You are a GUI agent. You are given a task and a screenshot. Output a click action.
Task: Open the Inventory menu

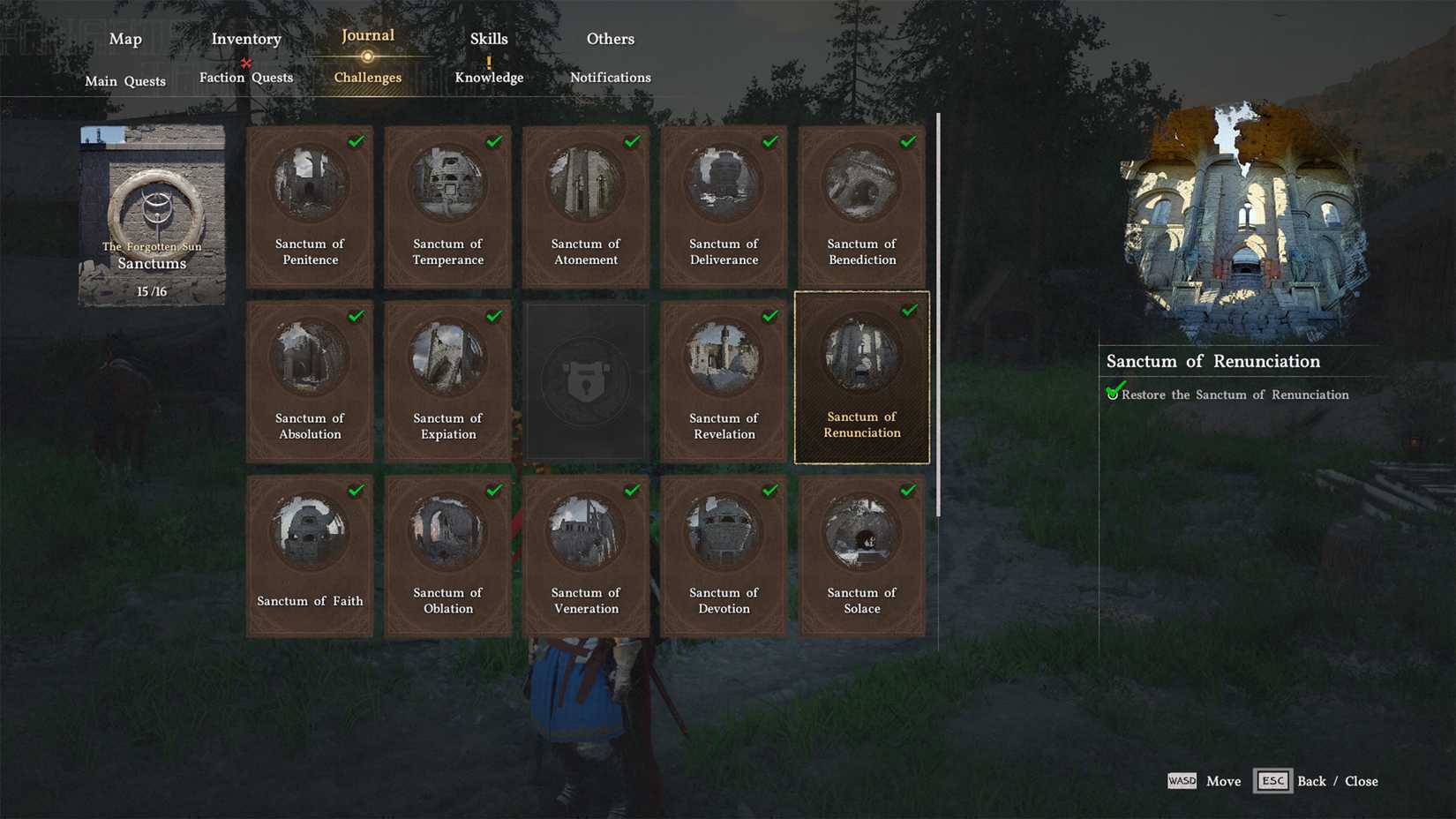coord(245,39)
